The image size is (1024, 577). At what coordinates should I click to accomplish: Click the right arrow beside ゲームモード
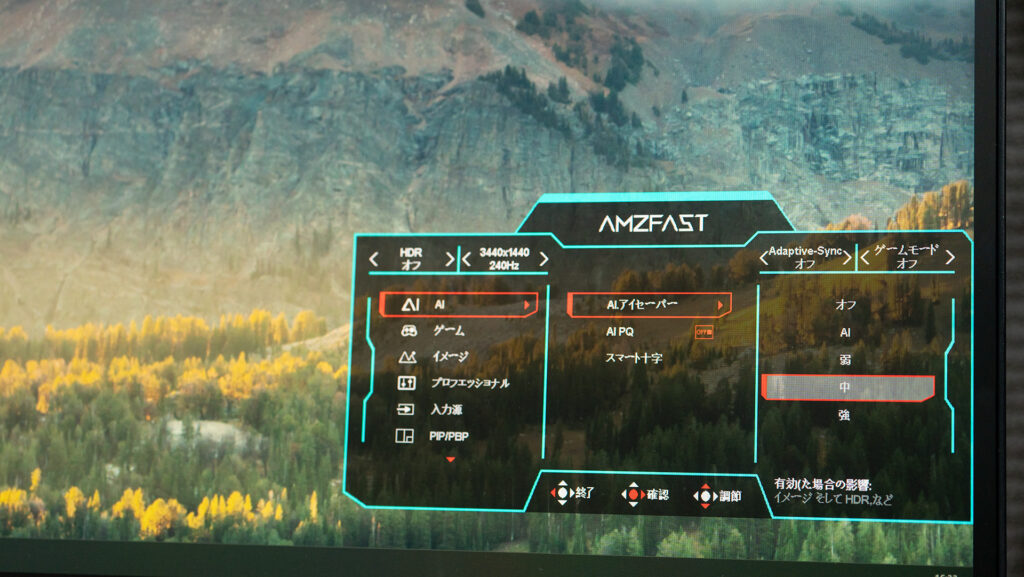tap(949, 258)
